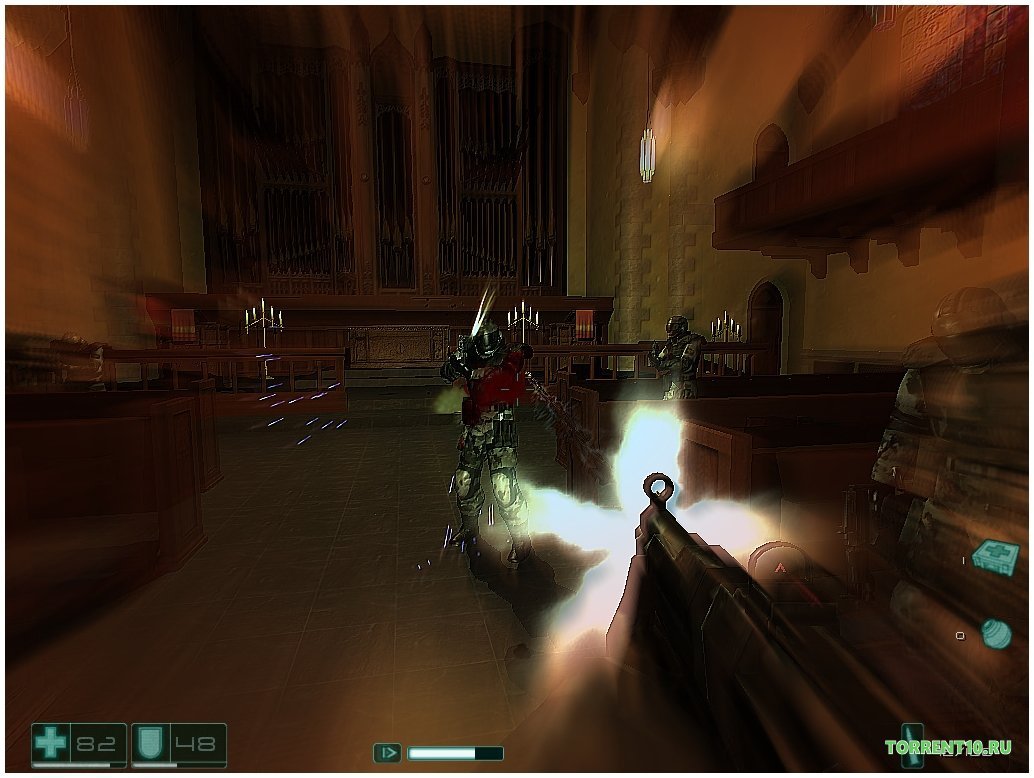Select the grenade icon

click(x=994, y=633)
